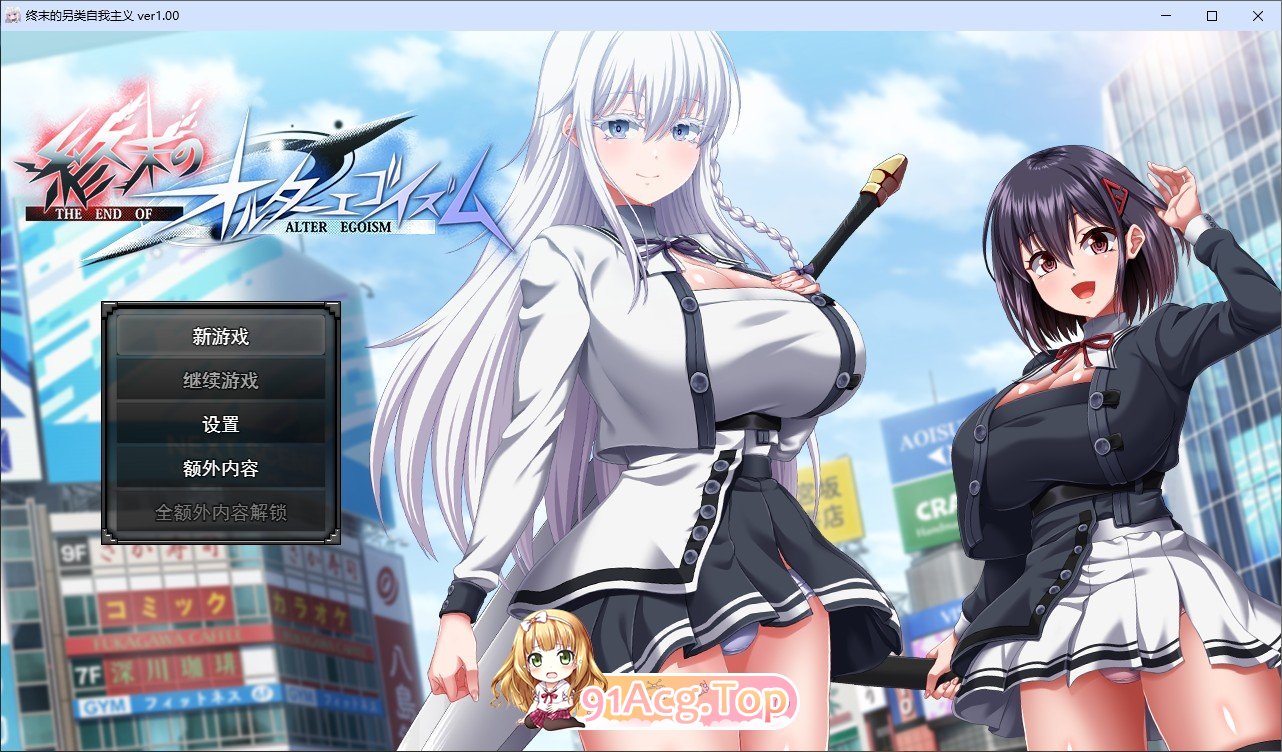Select the grayed-out 全额外内容解锁 option
Screen dimensions: 1282x752
click(x=220, y=512)
